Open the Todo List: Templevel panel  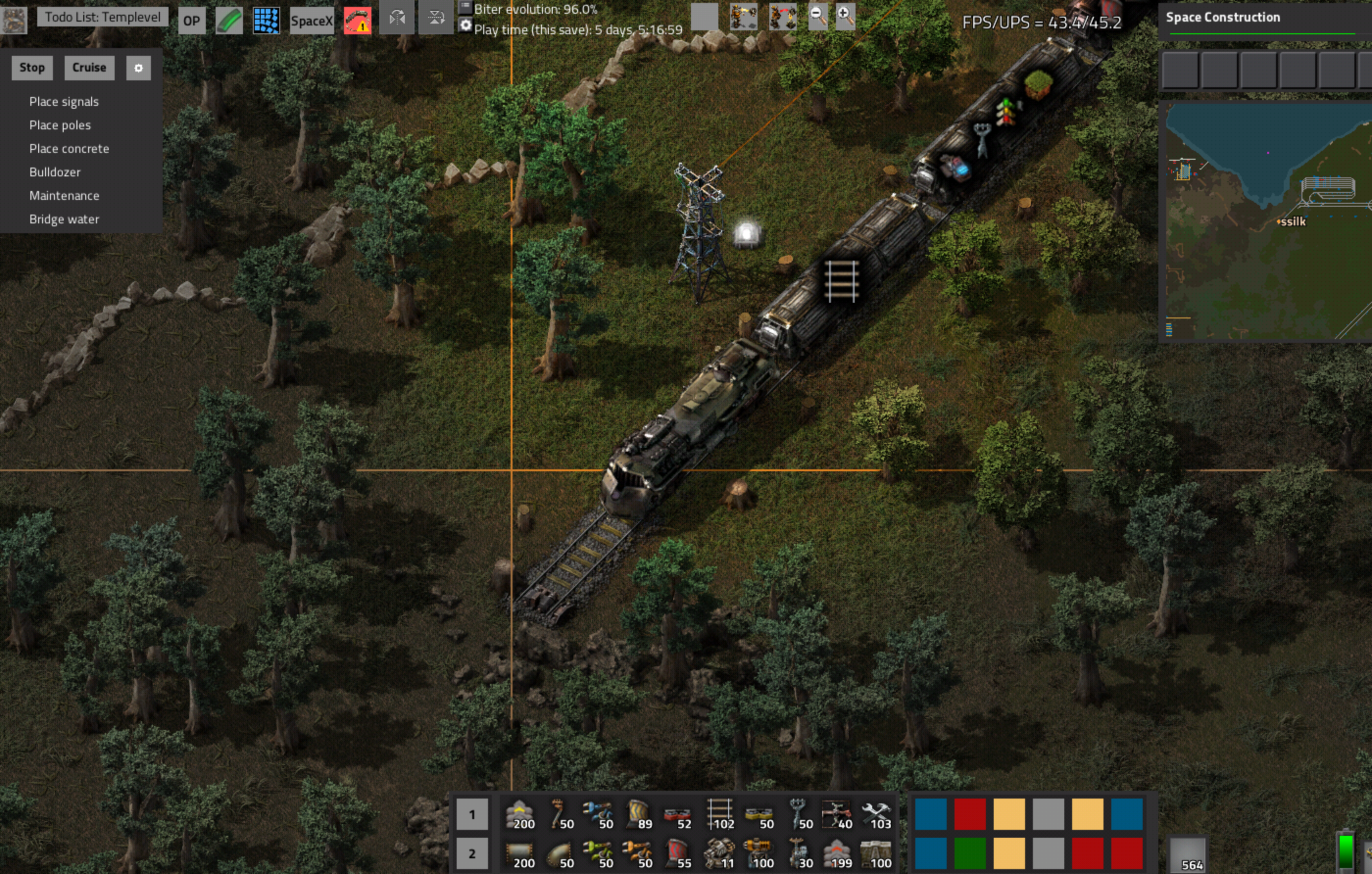[x=102, y=17]
